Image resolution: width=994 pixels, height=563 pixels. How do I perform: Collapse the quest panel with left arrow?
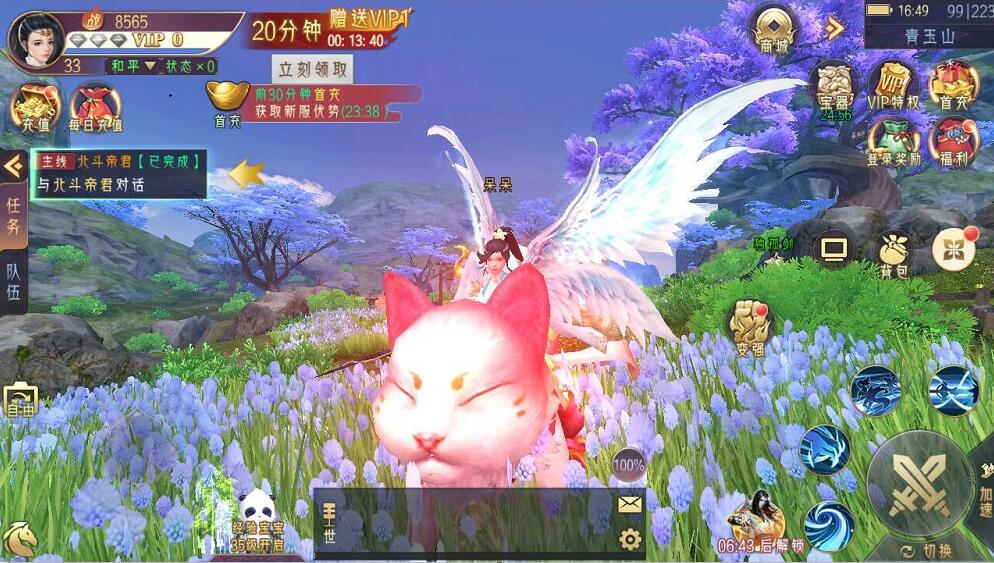pos(13,166)
